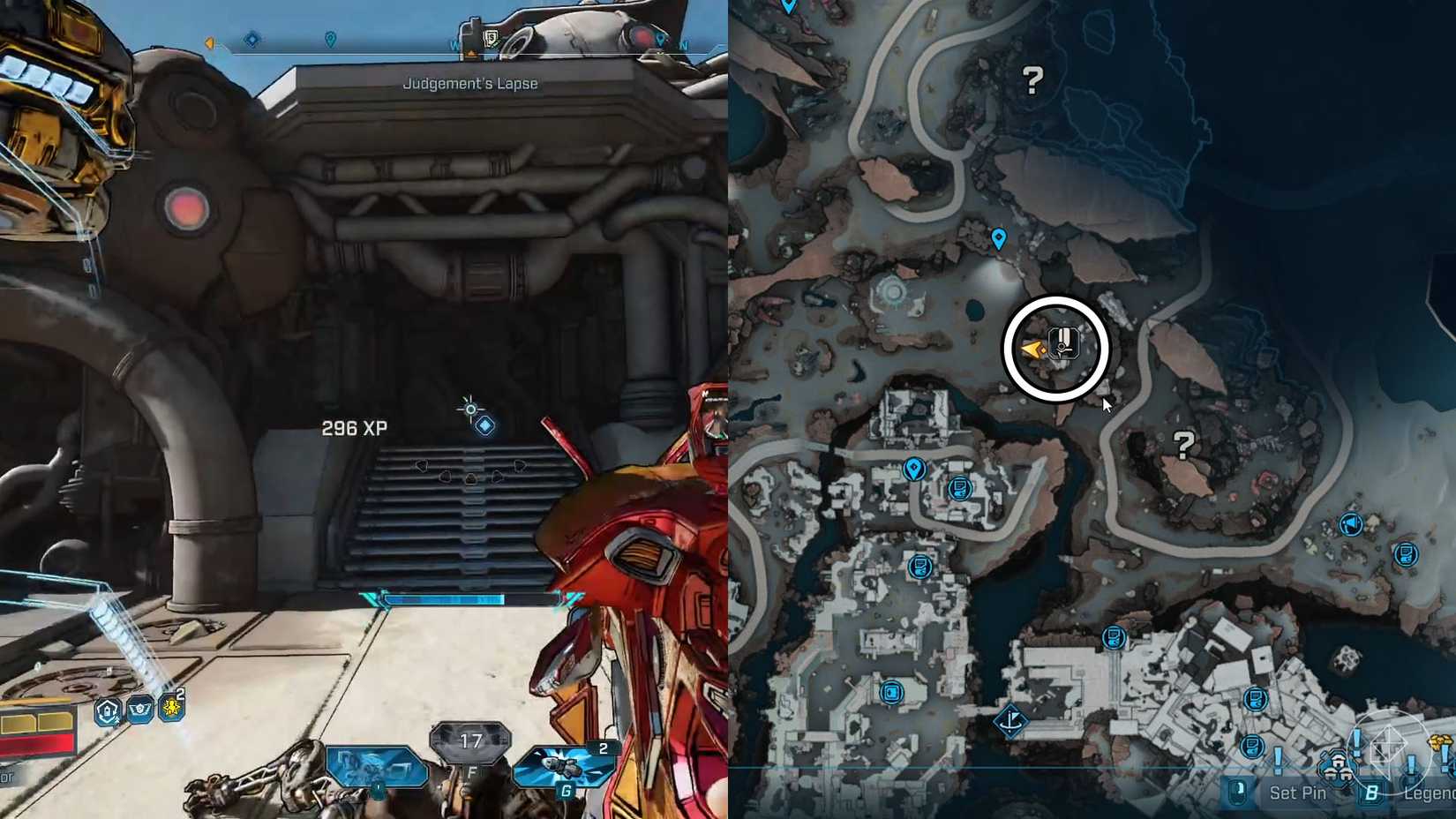1456x819 pixels.
Task: Click the question mark in the top map area
Action: point(1031,82)
